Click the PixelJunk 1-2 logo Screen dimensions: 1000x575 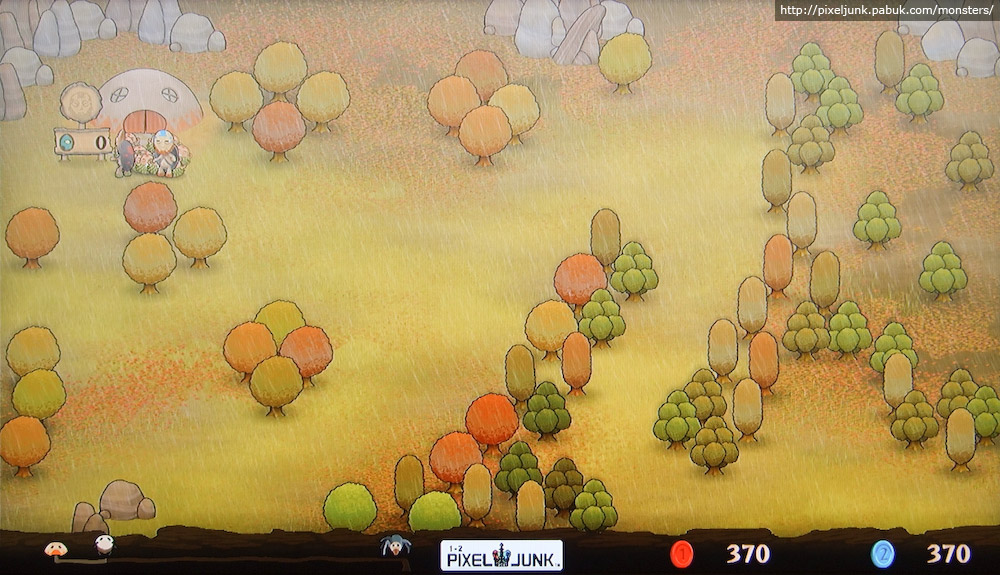pyautogui.click(x=501, y=555)
